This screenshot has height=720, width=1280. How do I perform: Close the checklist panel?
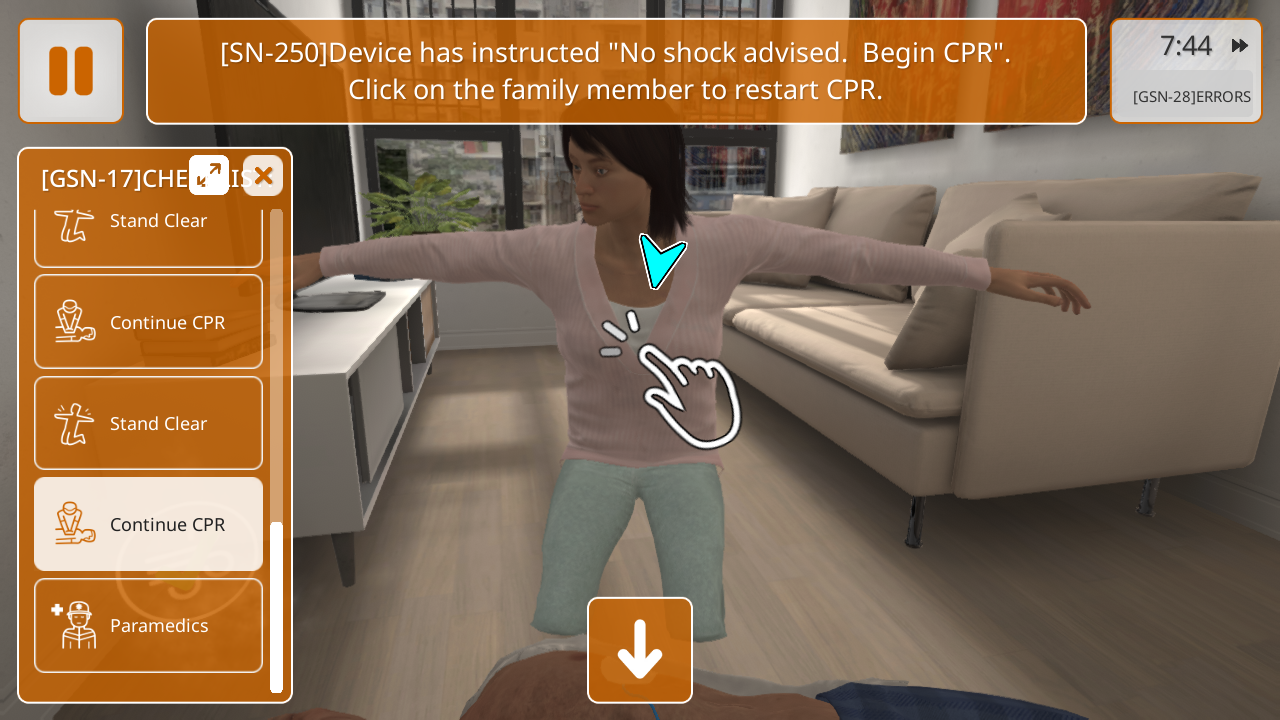[x=263, y=176]
